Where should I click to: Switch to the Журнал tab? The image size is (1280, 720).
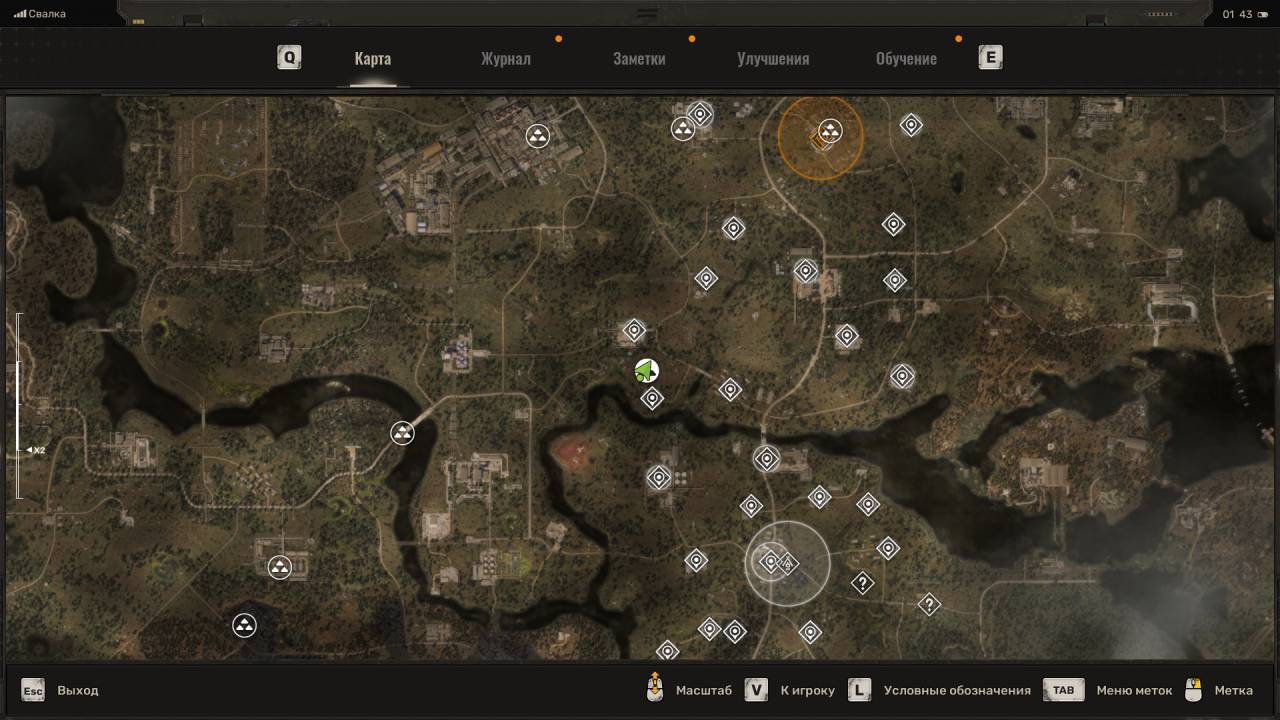point(505,58)
